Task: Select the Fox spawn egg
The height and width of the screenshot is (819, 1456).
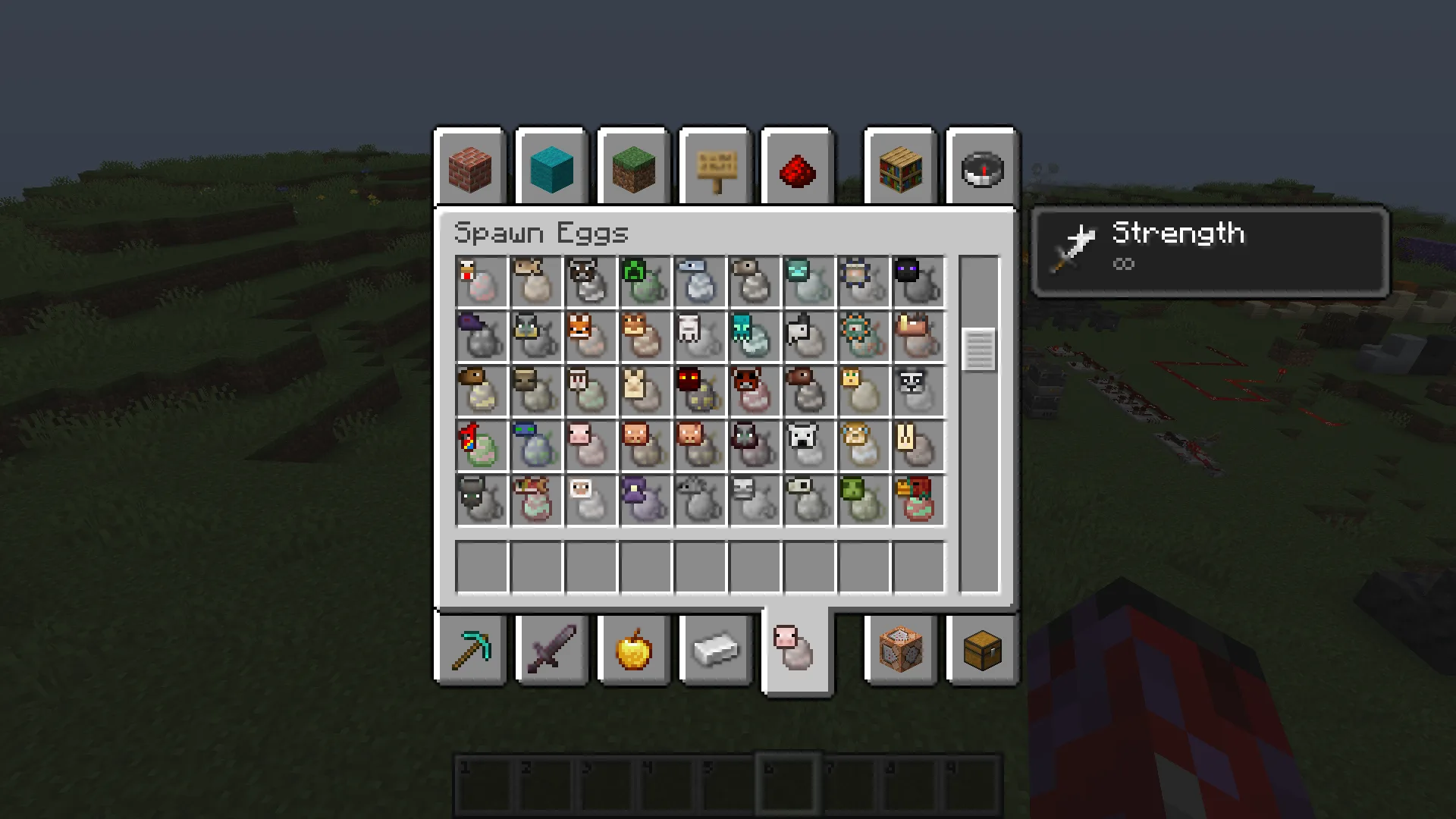Action: (x=590, y=336)
